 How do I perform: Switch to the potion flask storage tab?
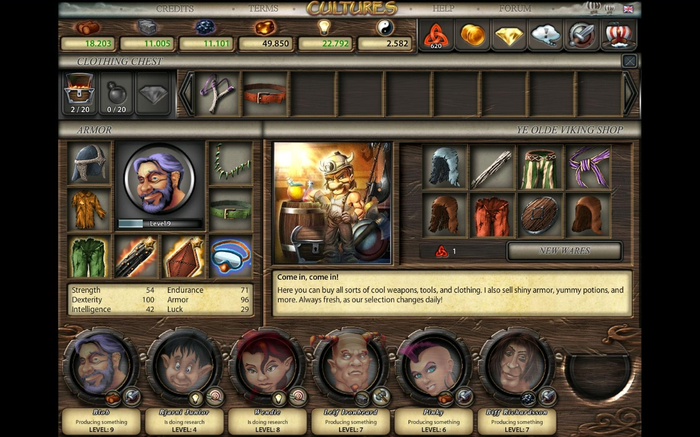116,92
